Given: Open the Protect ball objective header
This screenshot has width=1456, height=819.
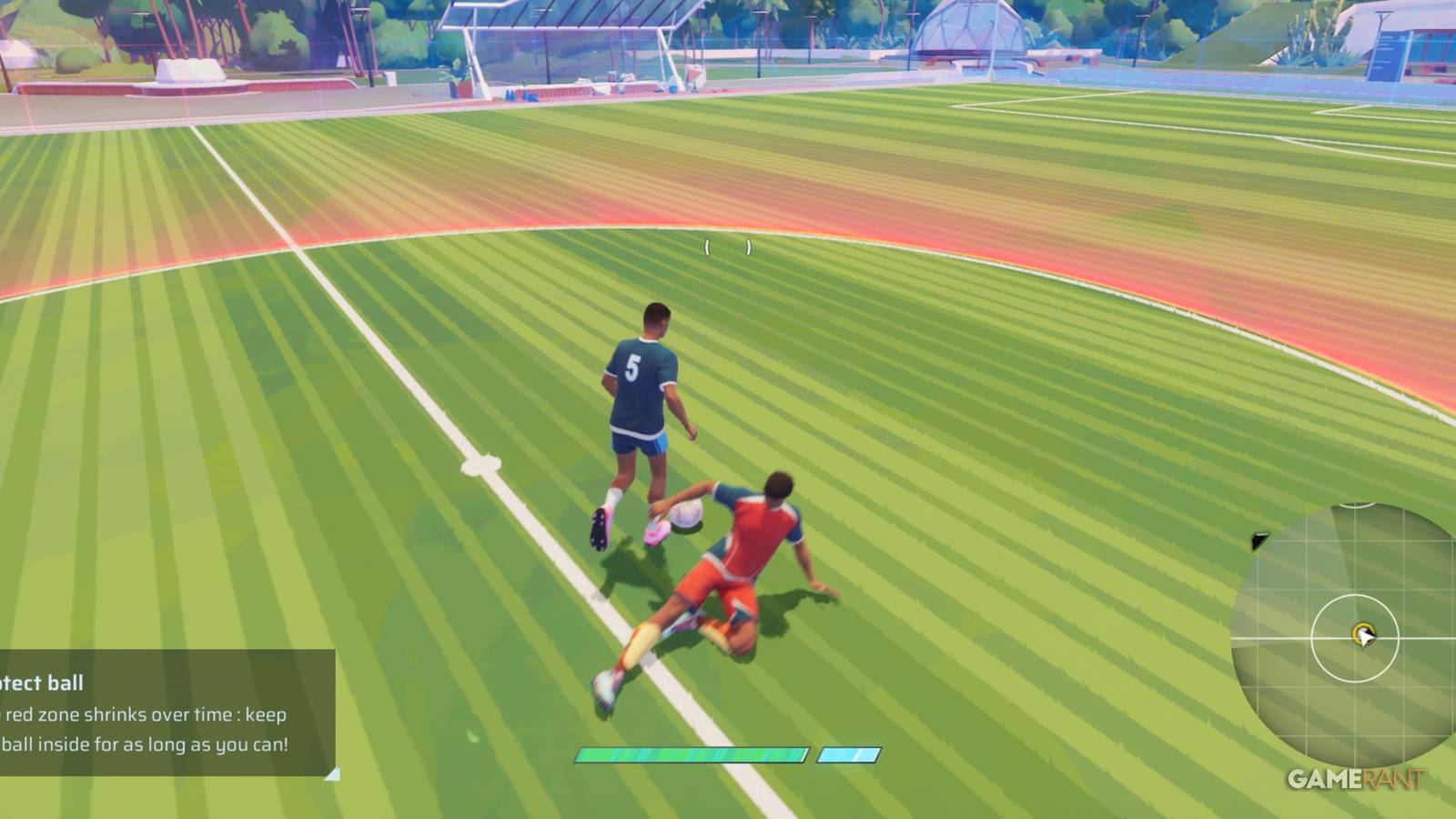Looking at the screenshot, I should (41, 682).
